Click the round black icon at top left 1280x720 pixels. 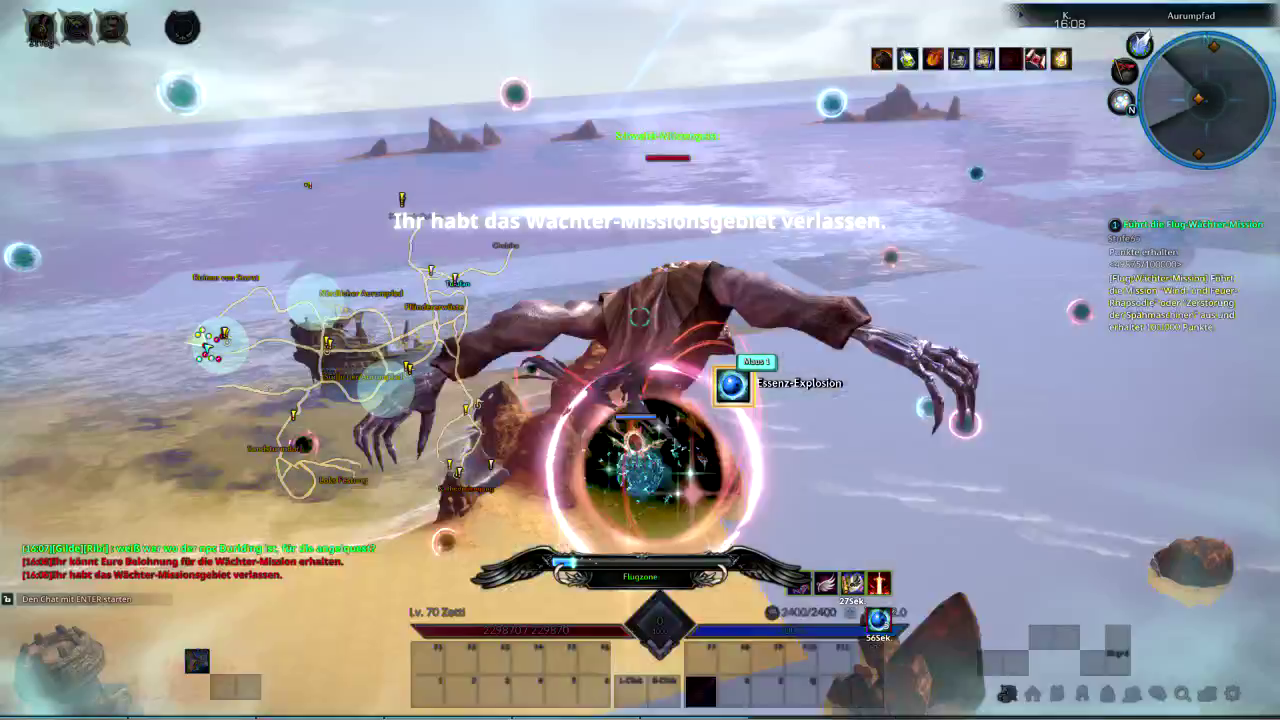click(182, 27)
